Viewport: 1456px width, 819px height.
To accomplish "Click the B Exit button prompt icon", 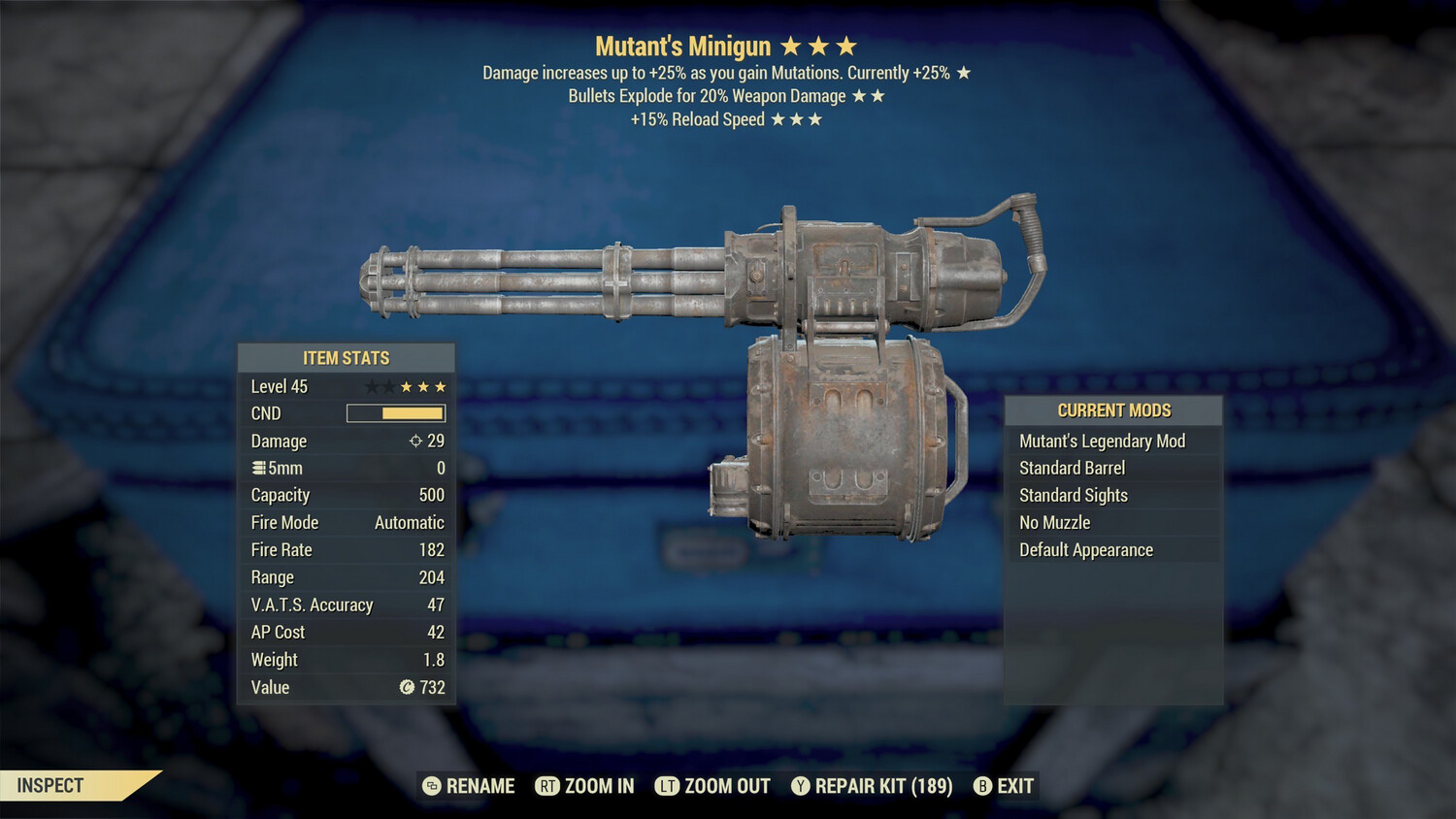I will pos(981,786).
